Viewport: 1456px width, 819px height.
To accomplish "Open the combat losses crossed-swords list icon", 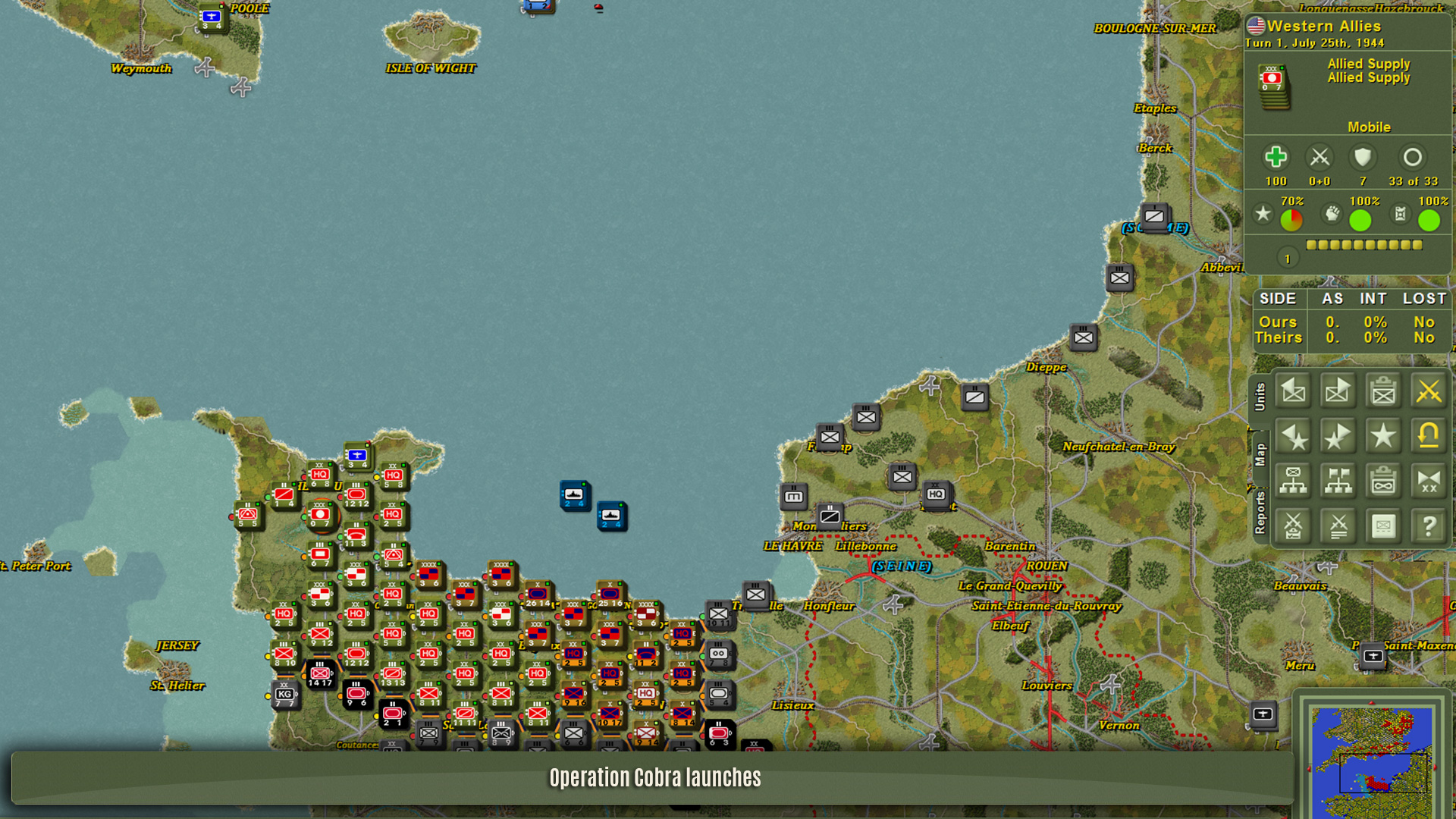I will [1338, 526].
